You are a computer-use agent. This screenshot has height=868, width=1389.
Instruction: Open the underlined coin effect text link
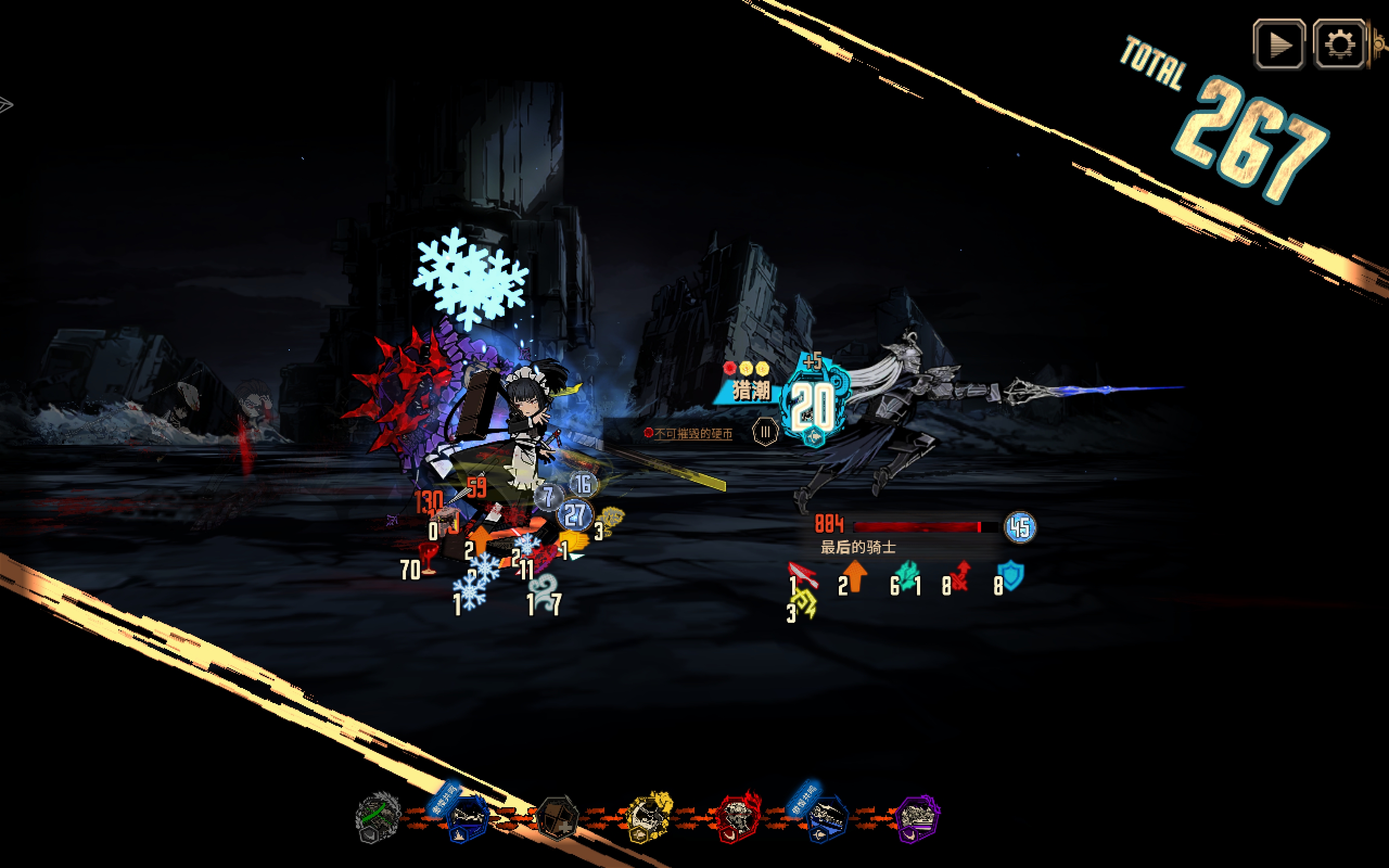coord(693,434)
